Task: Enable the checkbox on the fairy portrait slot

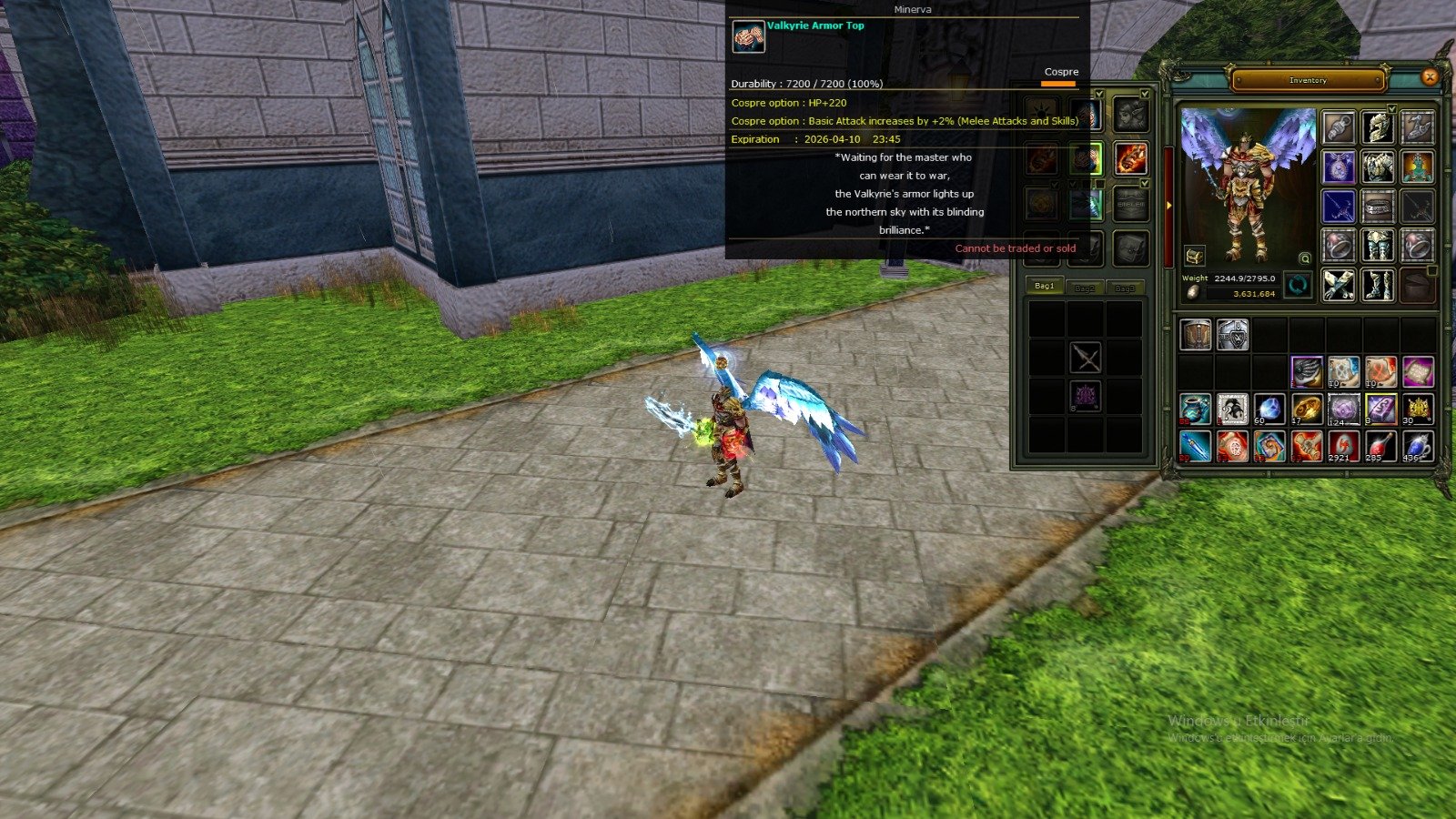Action: pos(1144,93)
